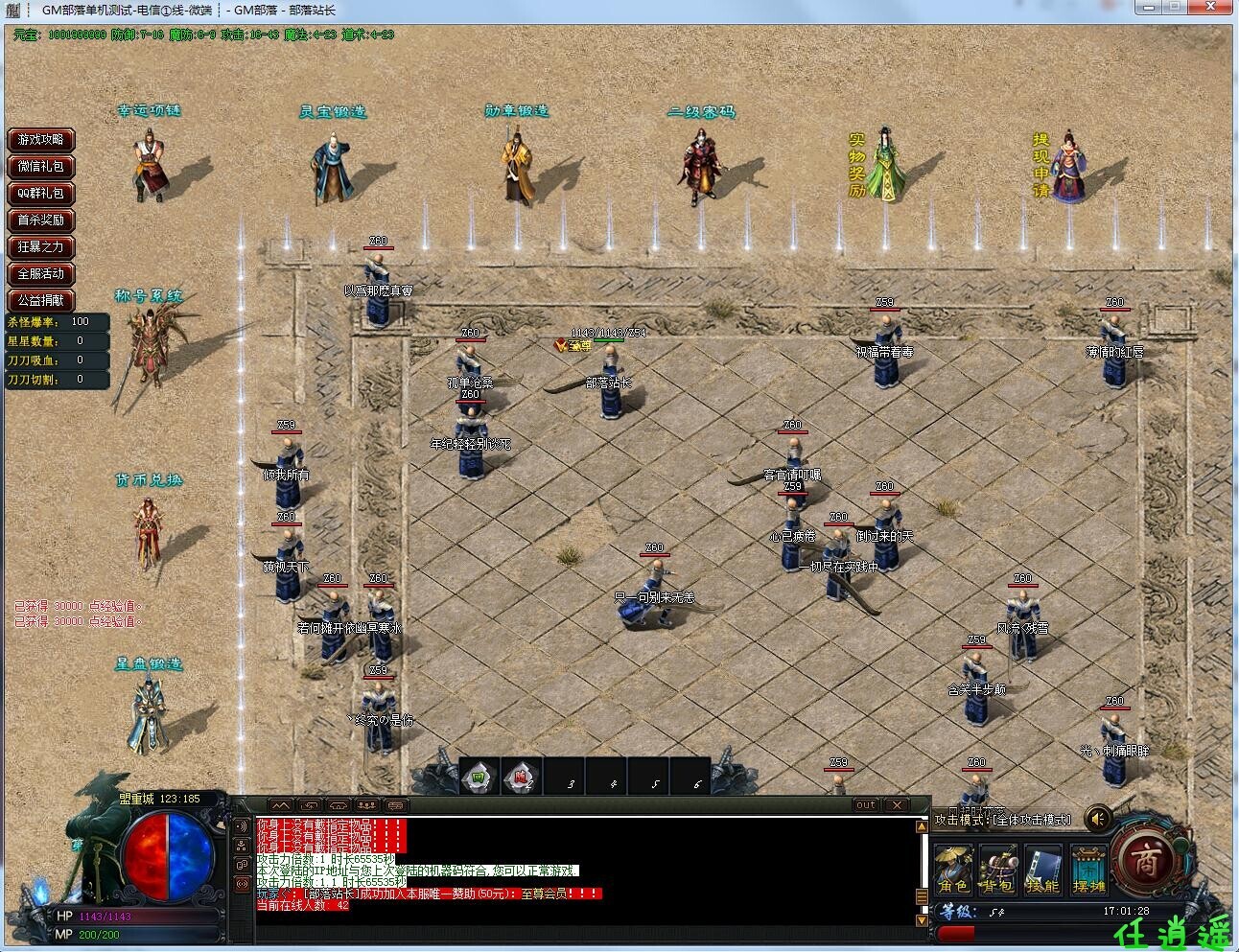The height and width of the screenshot is (952, 1239).
Task: Open the 游戏攻略 game guide menu
Action: 40,140
